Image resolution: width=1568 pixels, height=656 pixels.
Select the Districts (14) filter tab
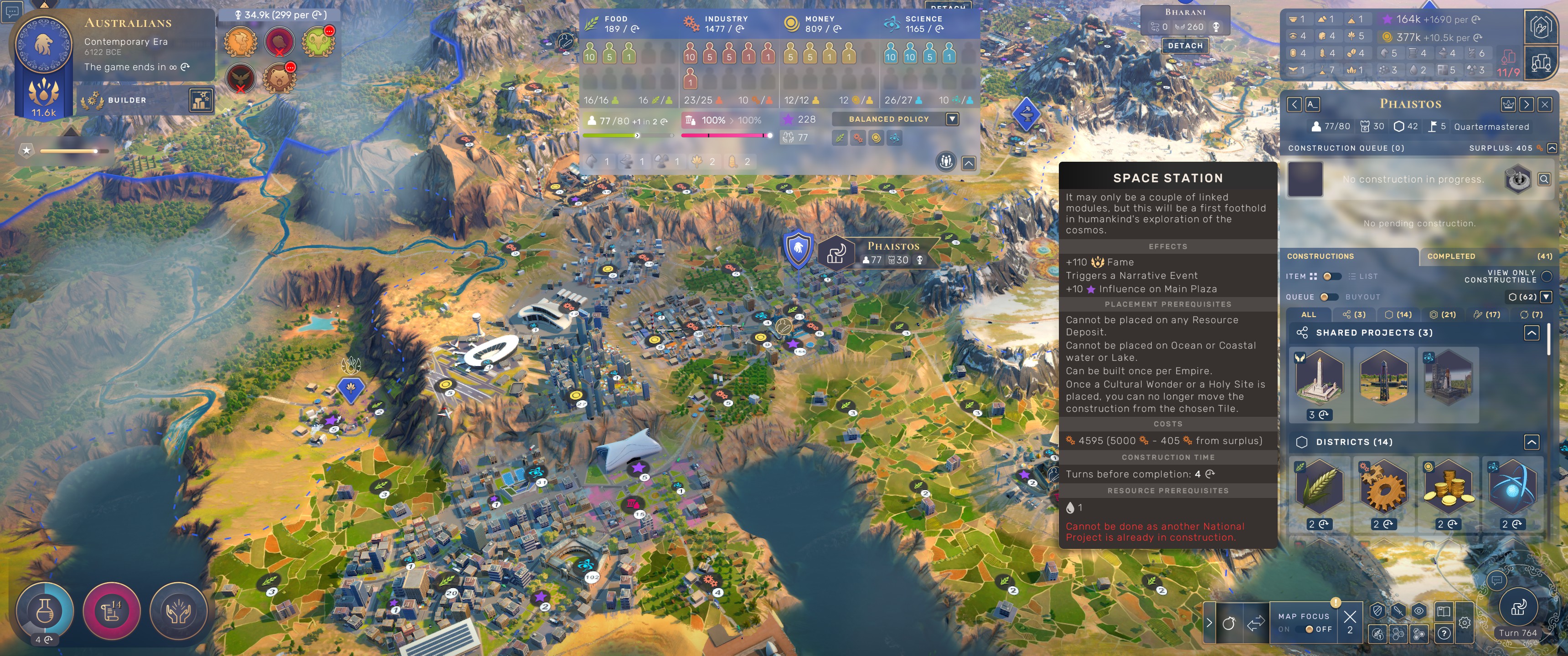[1398, 315]
